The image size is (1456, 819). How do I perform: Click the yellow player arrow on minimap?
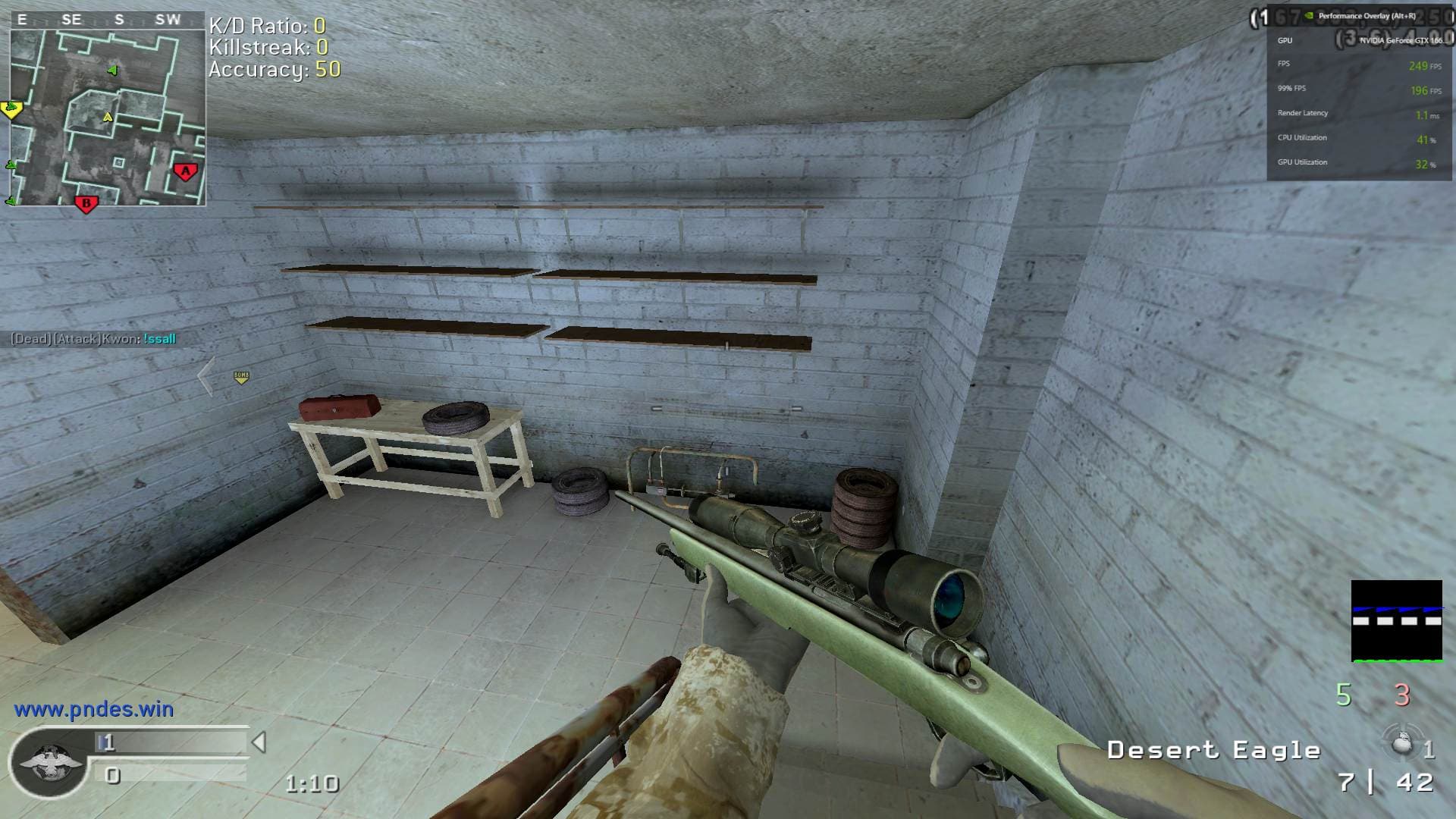click(x=108, y=118)
